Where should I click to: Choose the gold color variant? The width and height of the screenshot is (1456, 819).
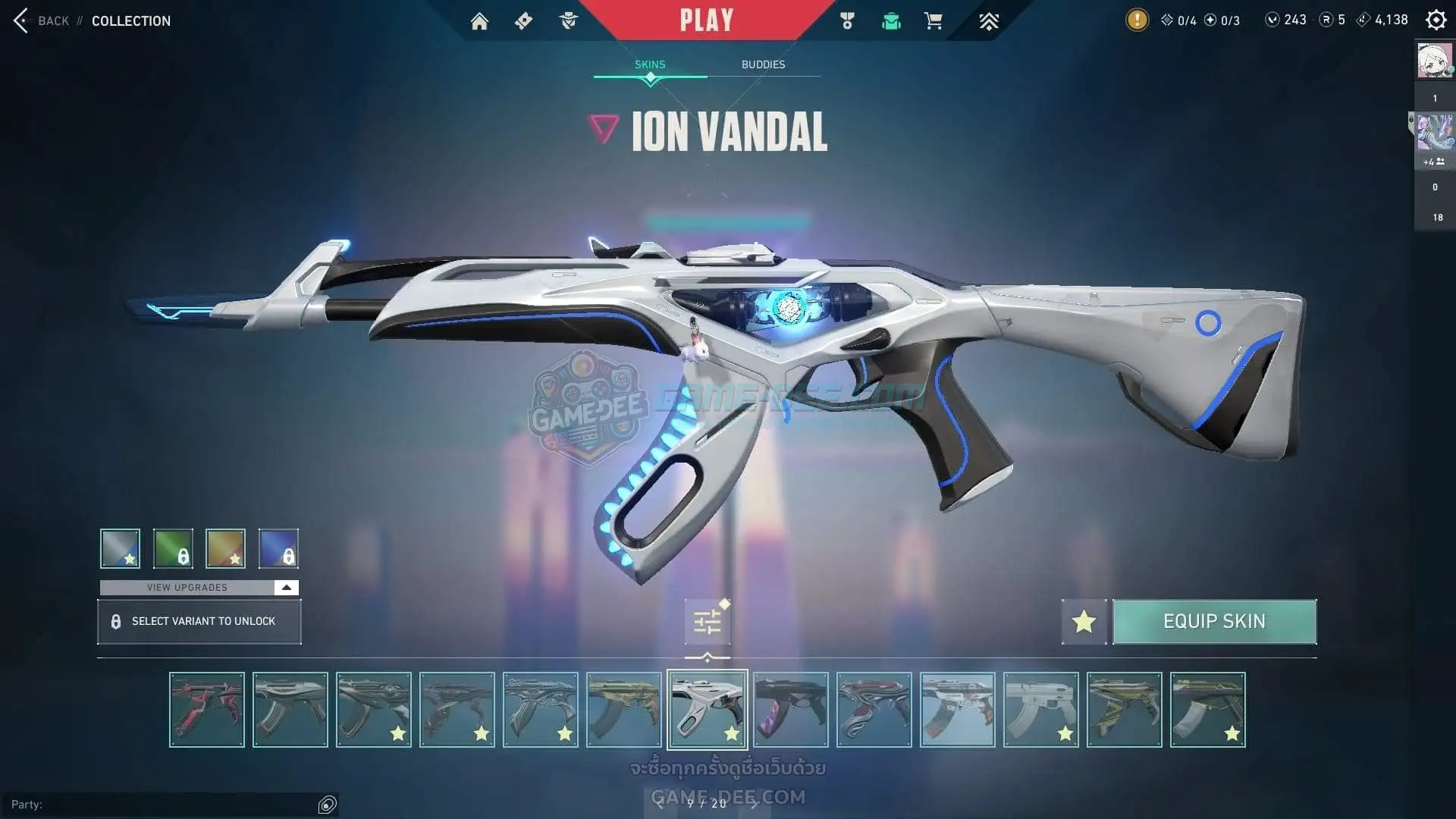pos(225,548)
